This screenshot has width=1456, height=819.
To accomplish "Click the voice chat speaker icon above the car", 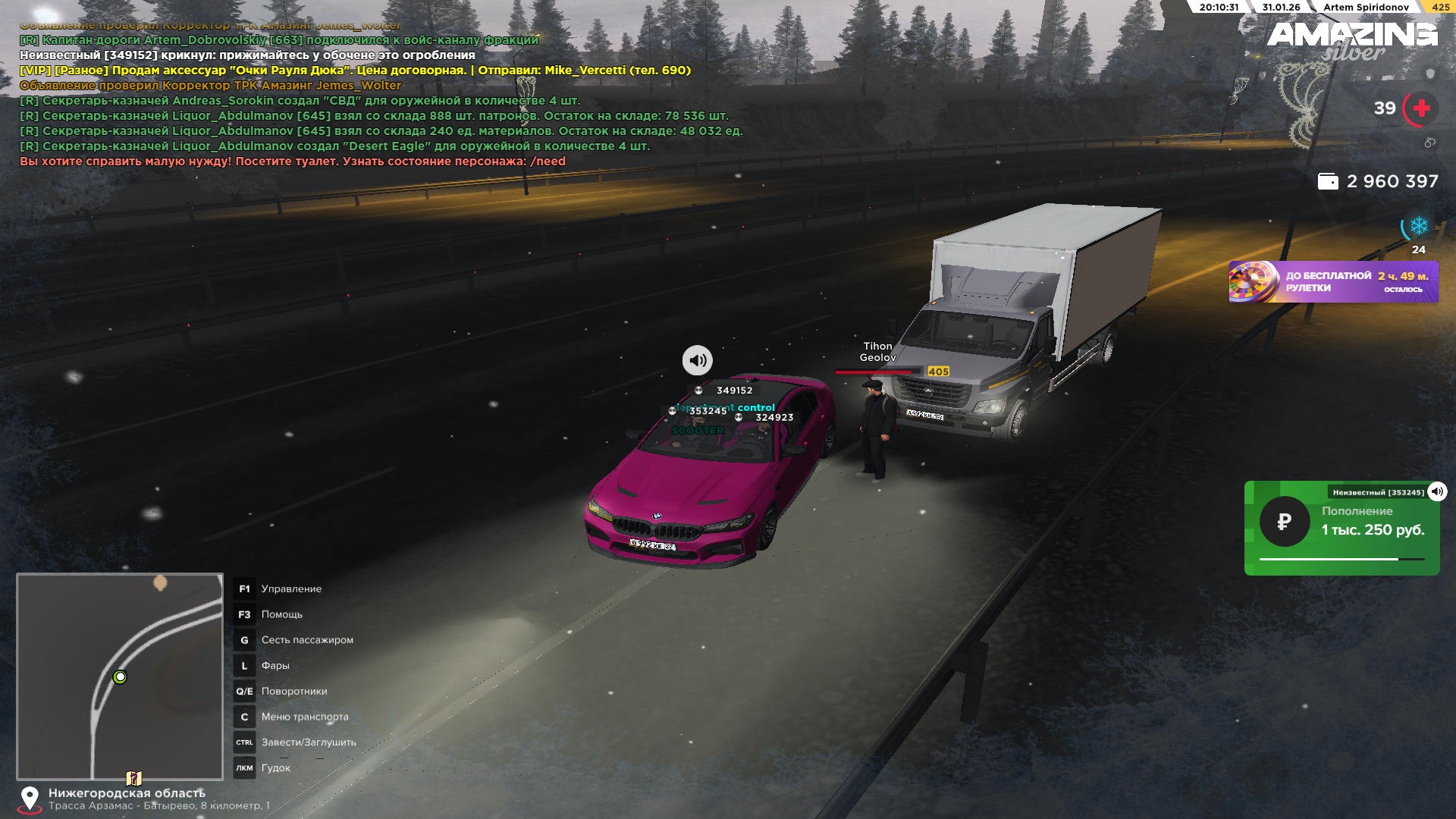I will [x=697, y=360].
